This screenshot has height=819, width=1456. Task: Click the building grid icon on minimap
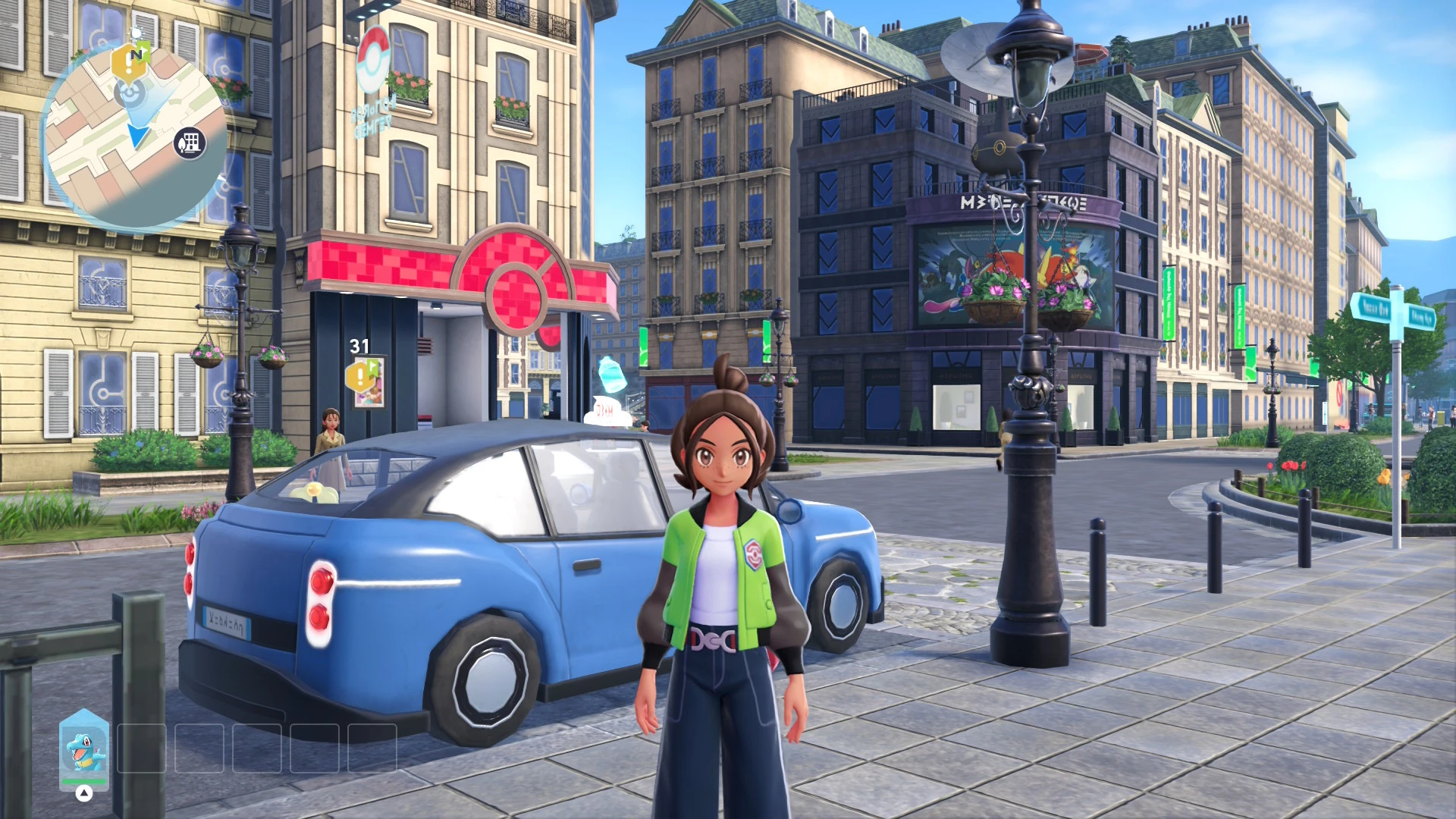pos(190,142)
